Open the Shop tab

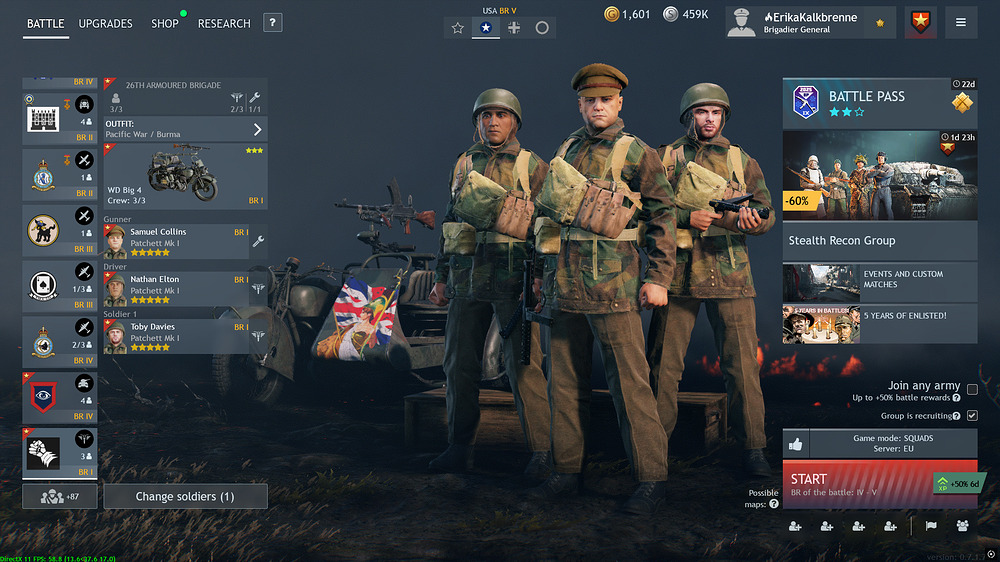click(165, 23)
